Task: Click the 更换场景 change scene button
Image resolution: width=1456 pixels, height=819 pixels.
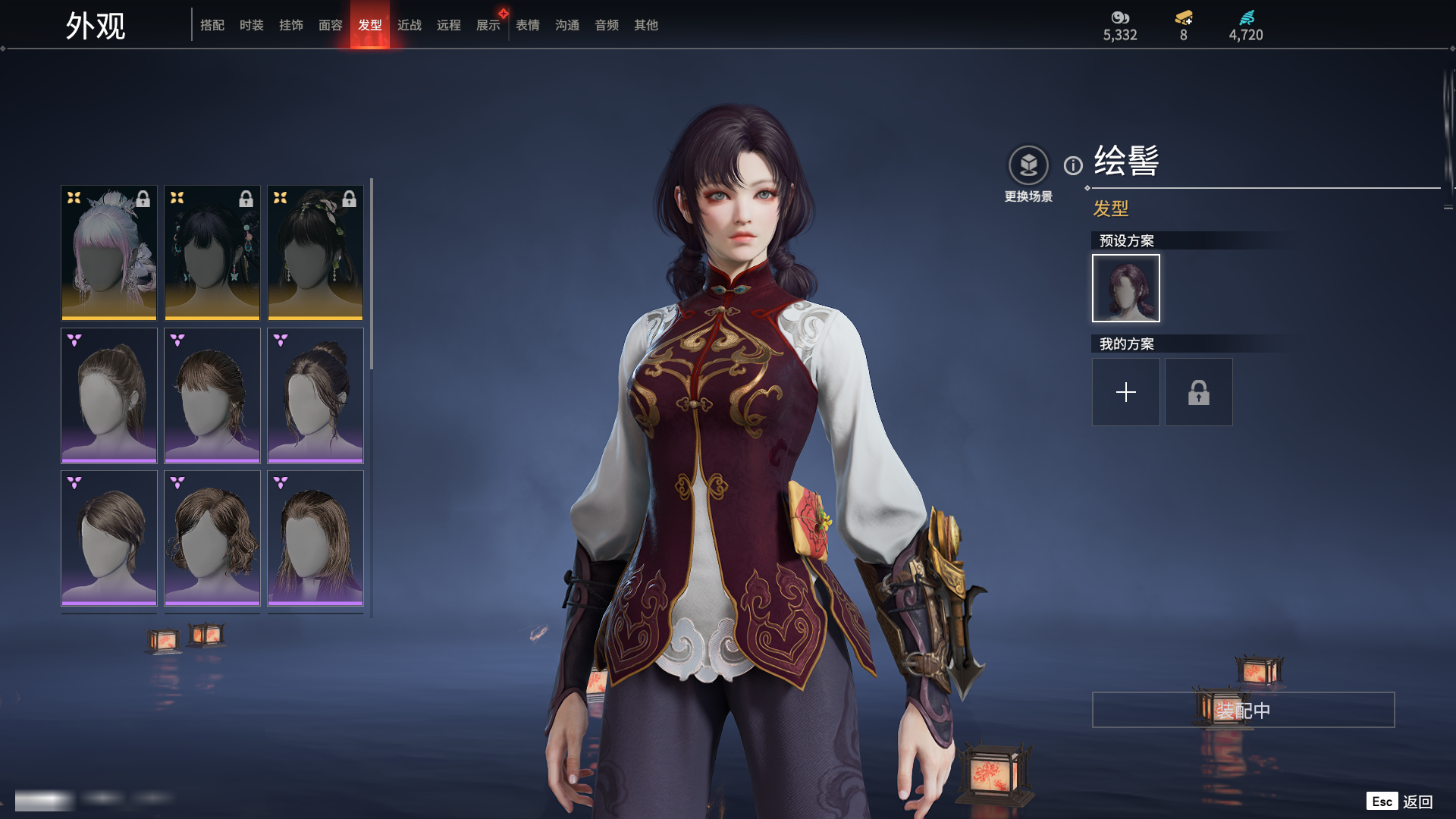Action: [1028, 165]
